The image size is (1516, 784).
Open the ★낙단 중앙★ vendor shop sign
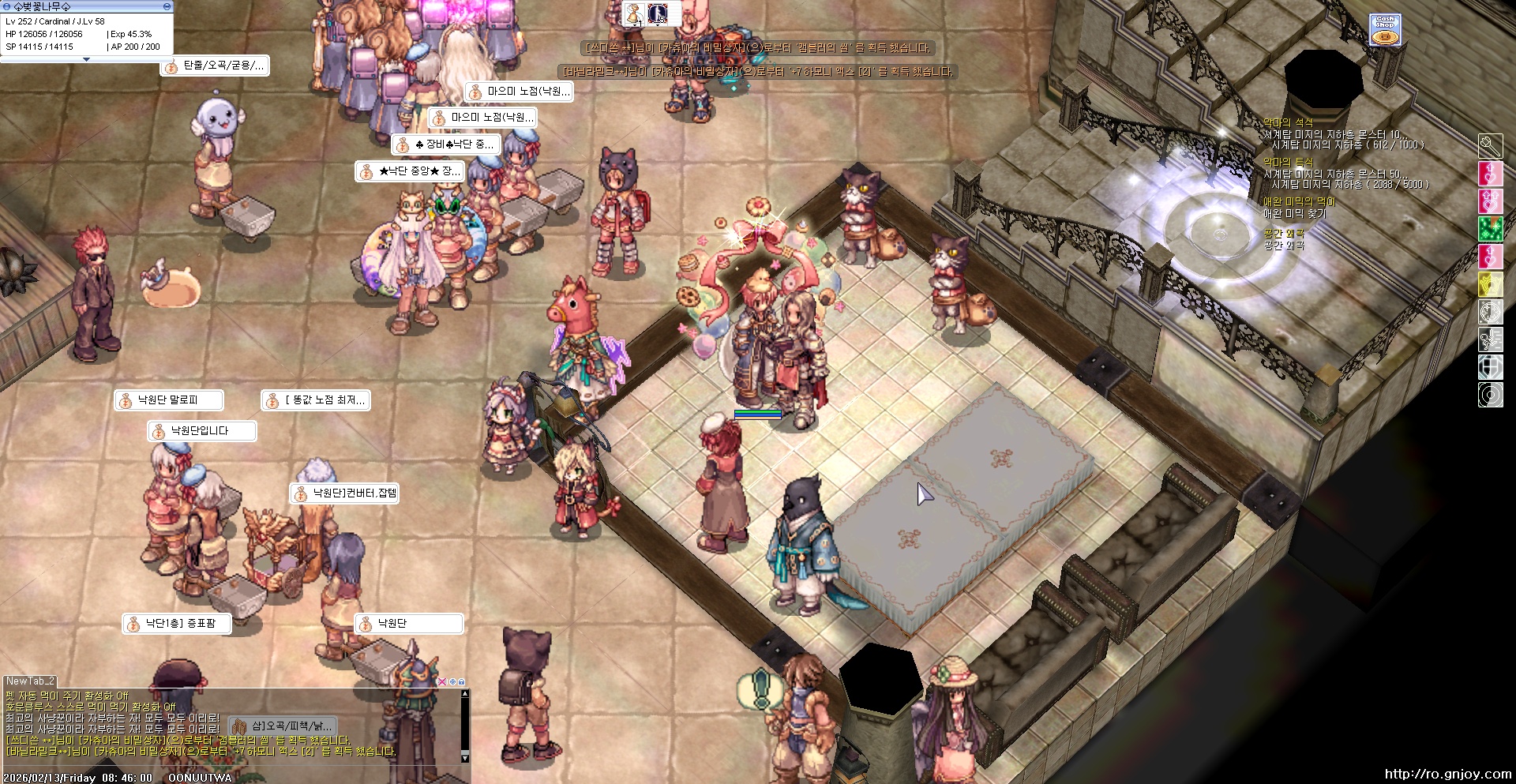point(410,171)
